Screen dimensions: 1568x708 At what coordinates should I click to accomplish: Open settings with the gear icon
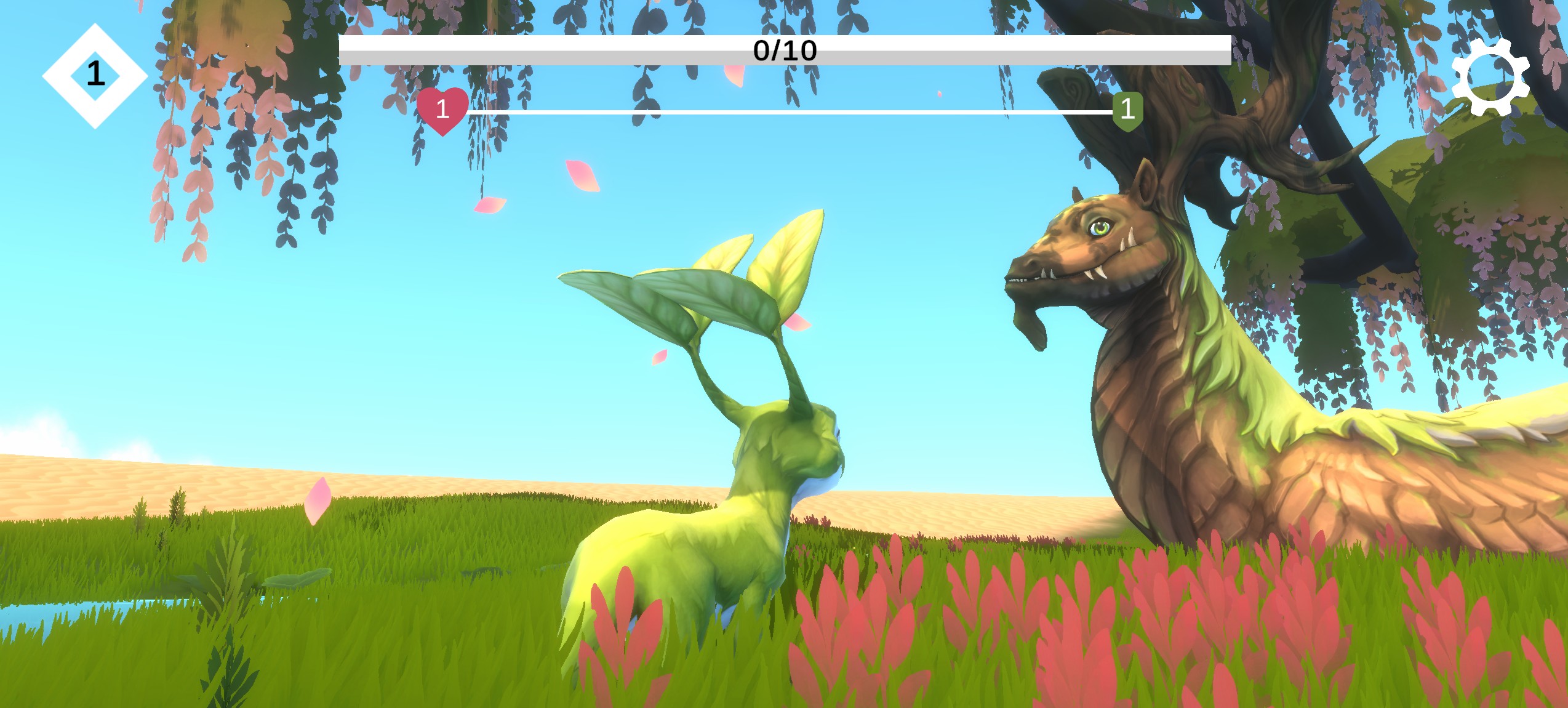(1490, 77)
